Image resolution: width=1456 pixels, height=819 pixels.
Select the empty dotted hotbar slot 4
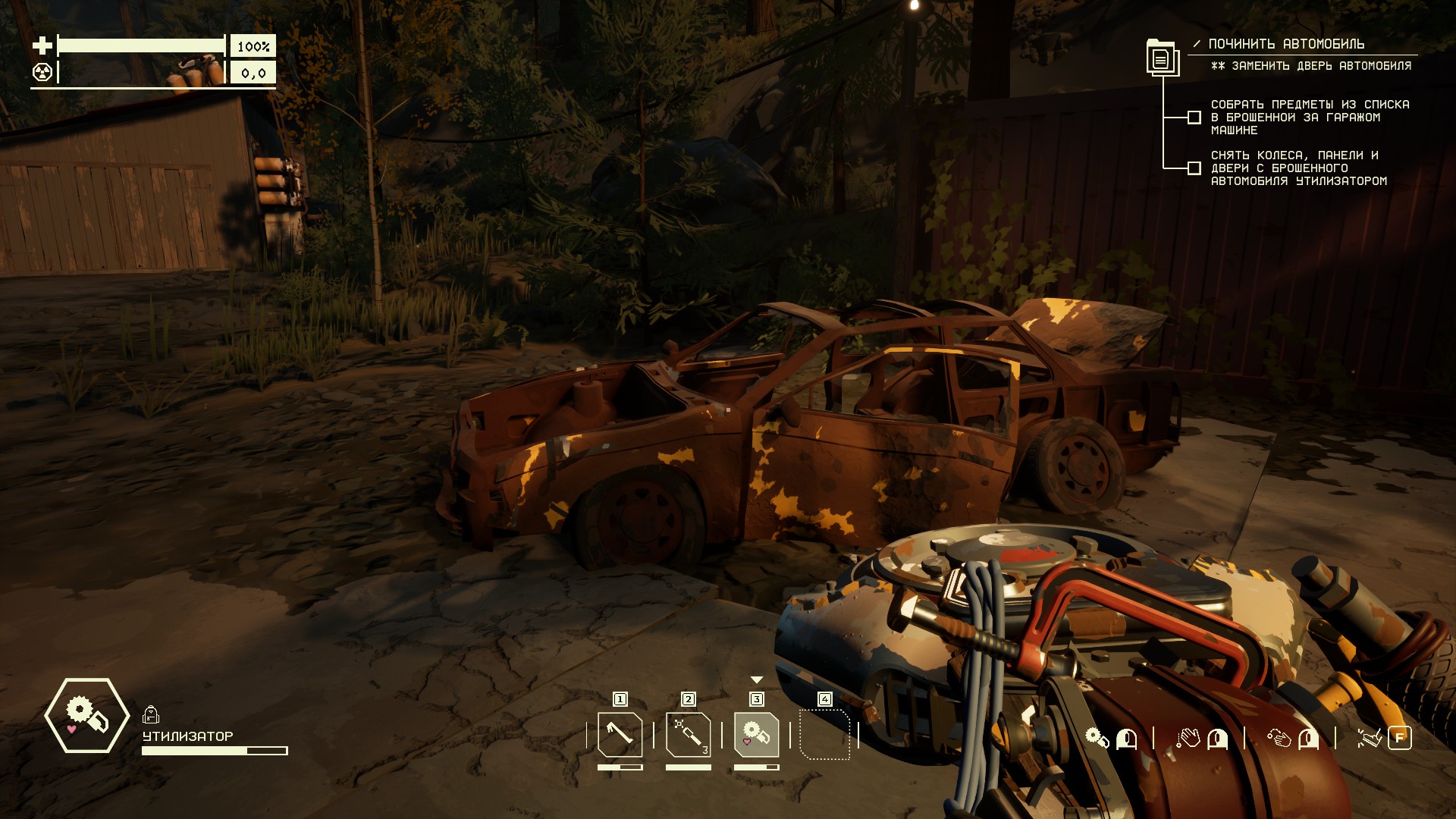(824, 734)
